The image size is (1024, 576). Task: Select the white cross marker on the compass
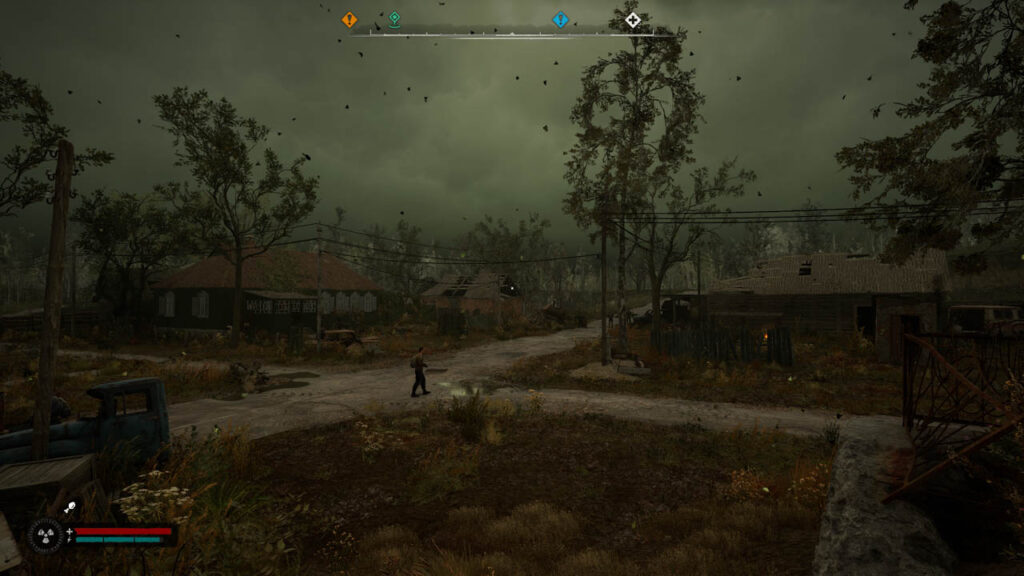(x=632, y=19)
